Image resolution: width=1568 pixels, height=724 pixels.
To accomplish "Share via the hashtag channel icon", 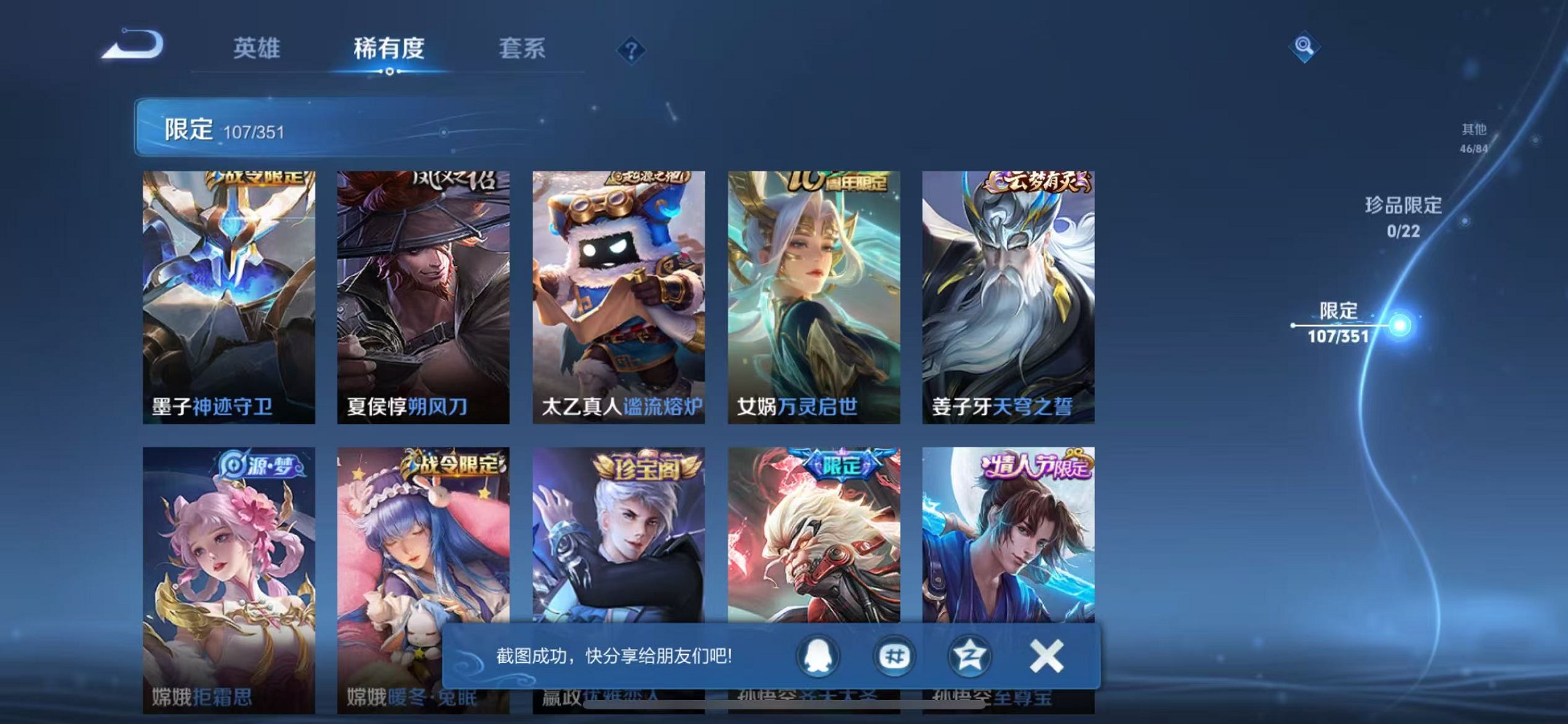I will tap(894, 656).
